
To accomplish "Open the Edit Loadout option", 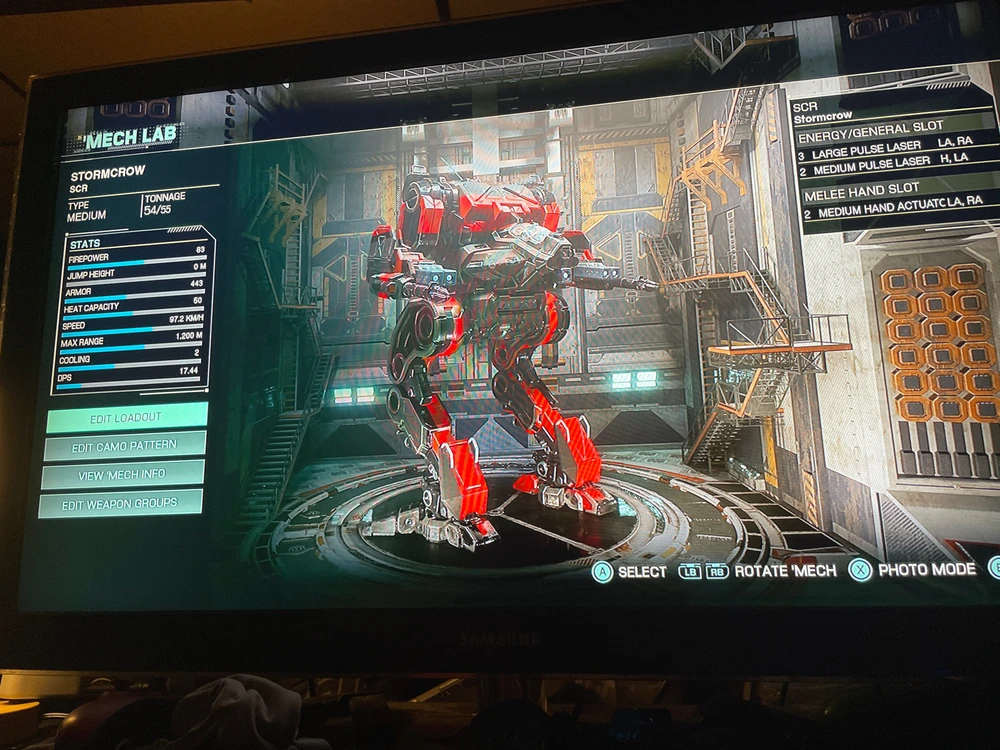I will coord(126,417).
